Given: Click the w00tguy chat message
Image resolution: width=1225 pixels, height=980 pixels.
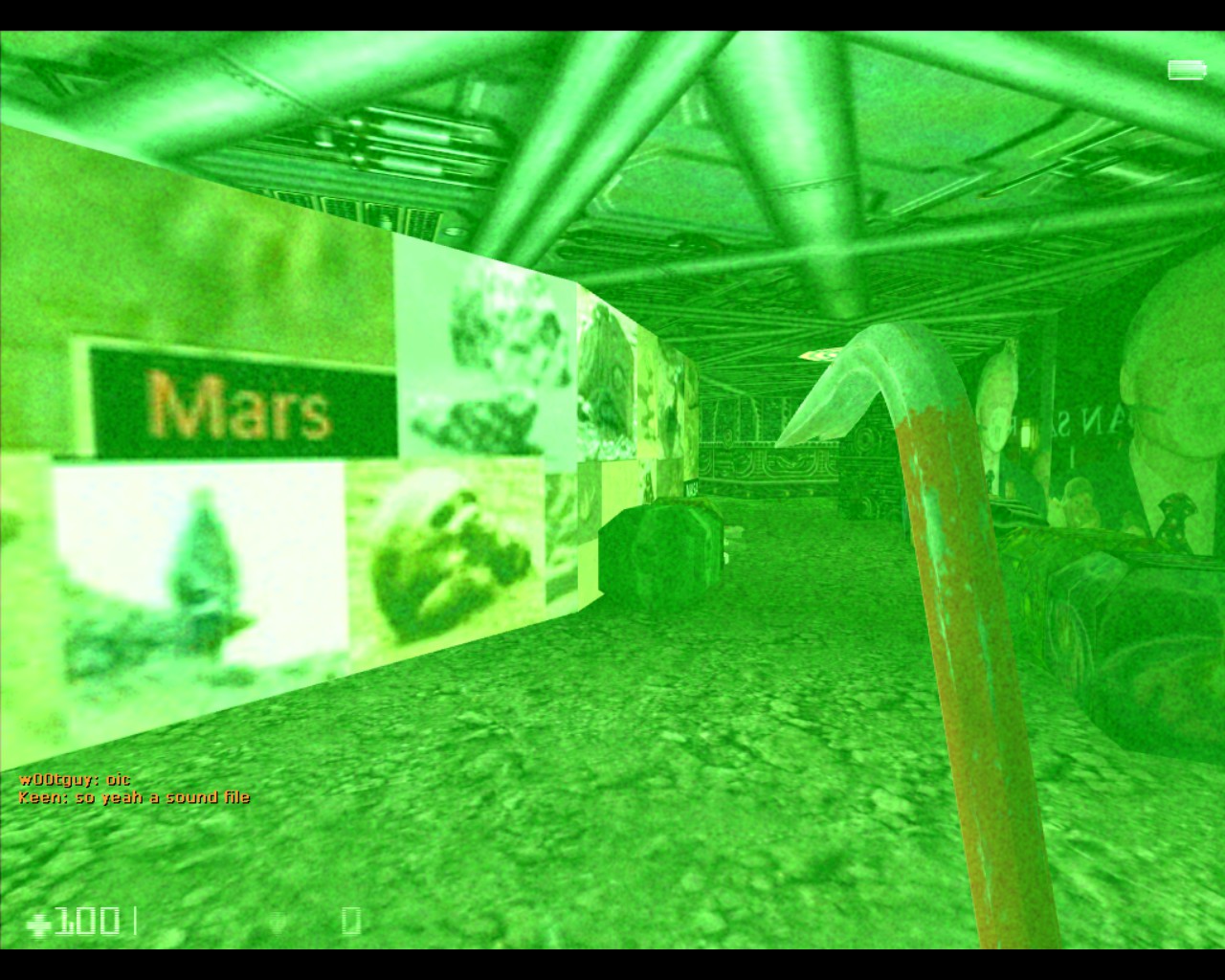Looking at the screenshot, I should point(67,779).
